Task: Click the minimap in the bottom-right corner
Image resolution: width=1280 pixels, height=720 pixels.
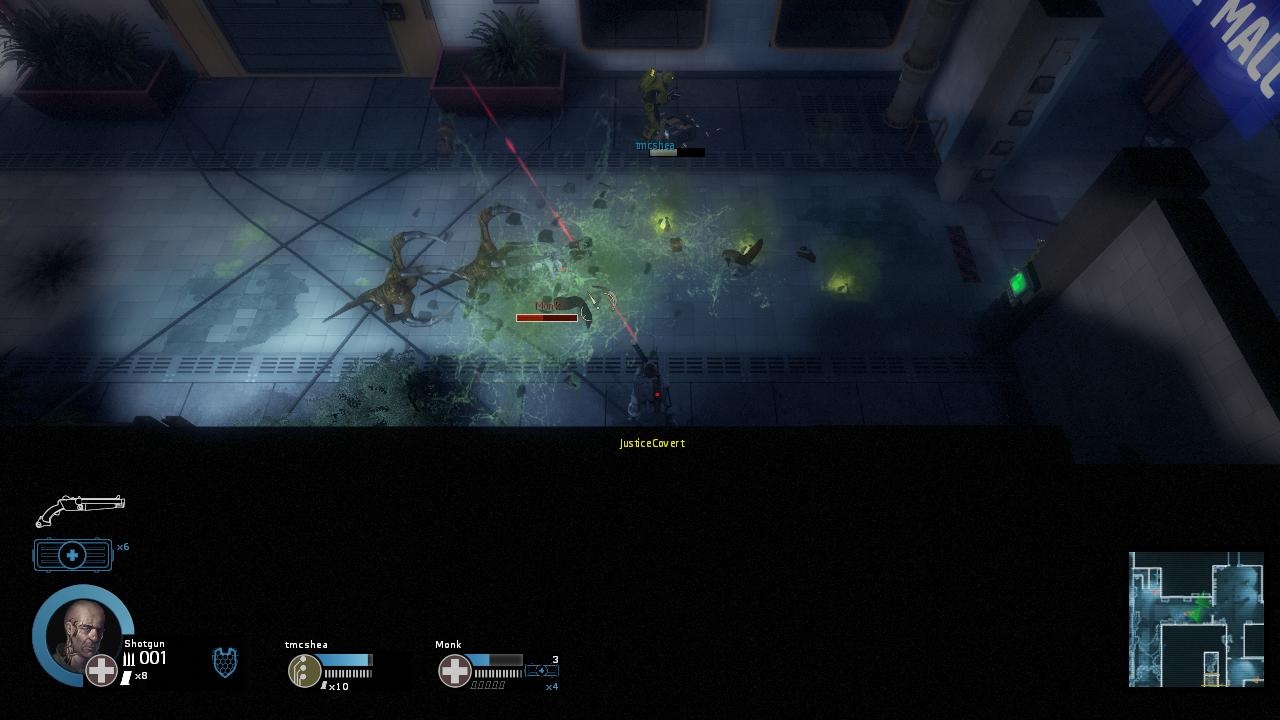Action: coord(1196,618)
